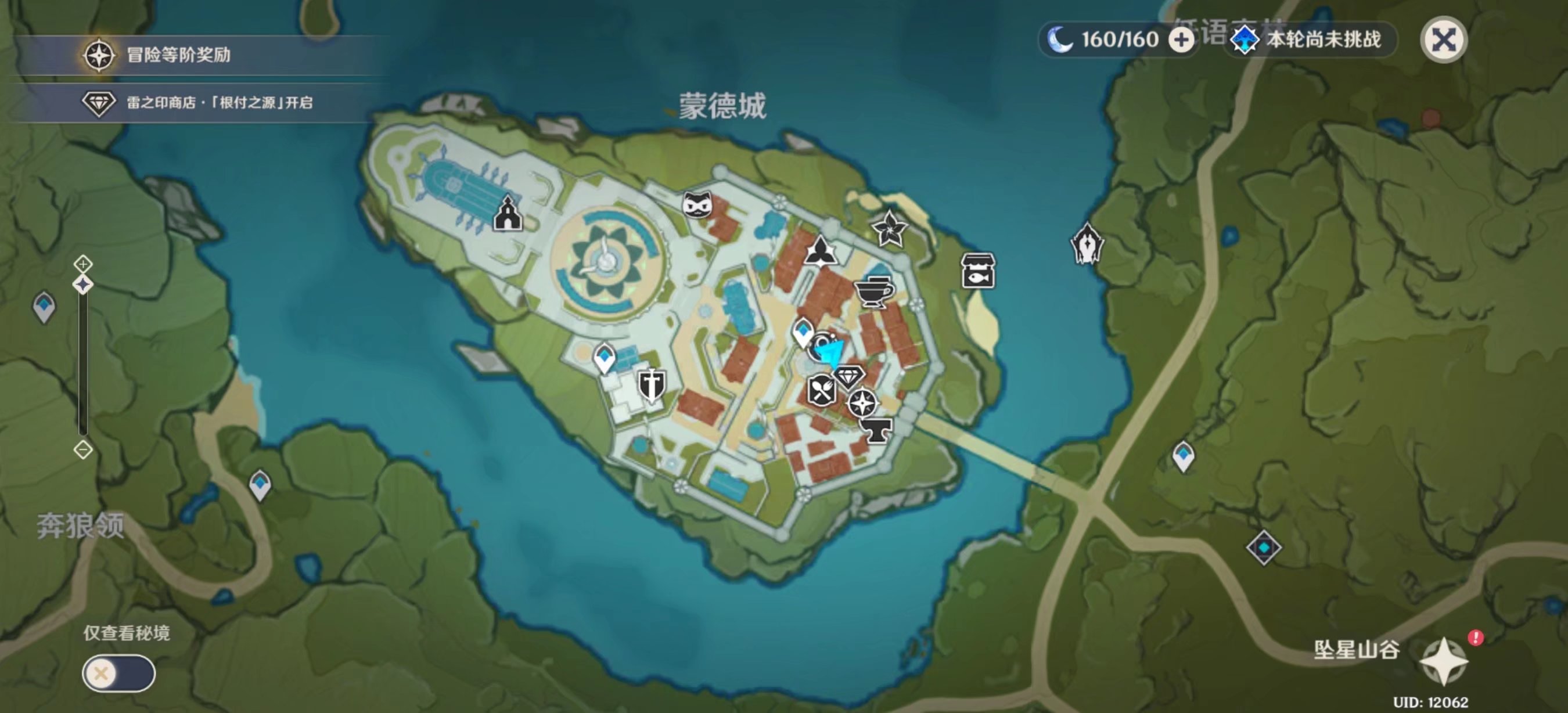Select the diamond-shaped domain marker
This screenshot has width=1568, height=713.
tap(1264, 548)
